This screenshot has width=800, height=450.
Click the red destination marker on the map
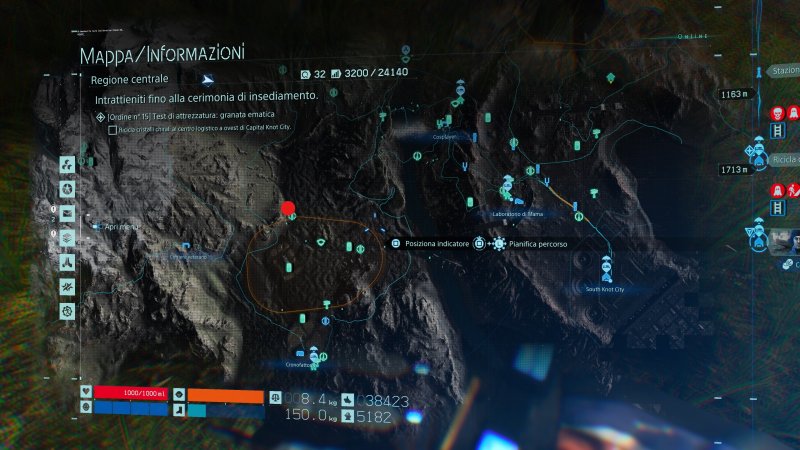click(288, 208)
